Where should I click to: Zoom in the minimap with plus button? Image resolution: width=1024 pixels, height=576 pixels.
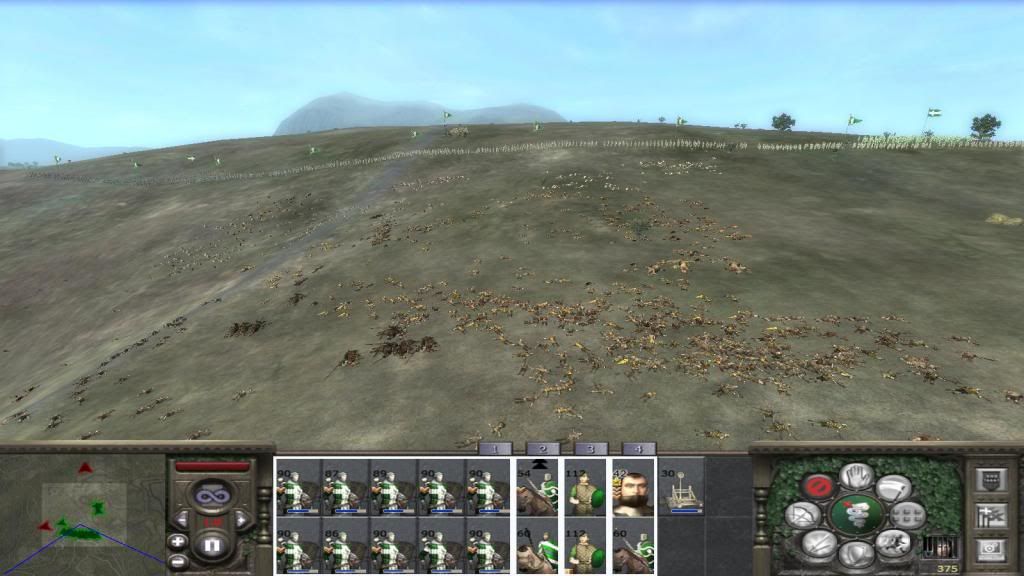[x=178, y=541]
